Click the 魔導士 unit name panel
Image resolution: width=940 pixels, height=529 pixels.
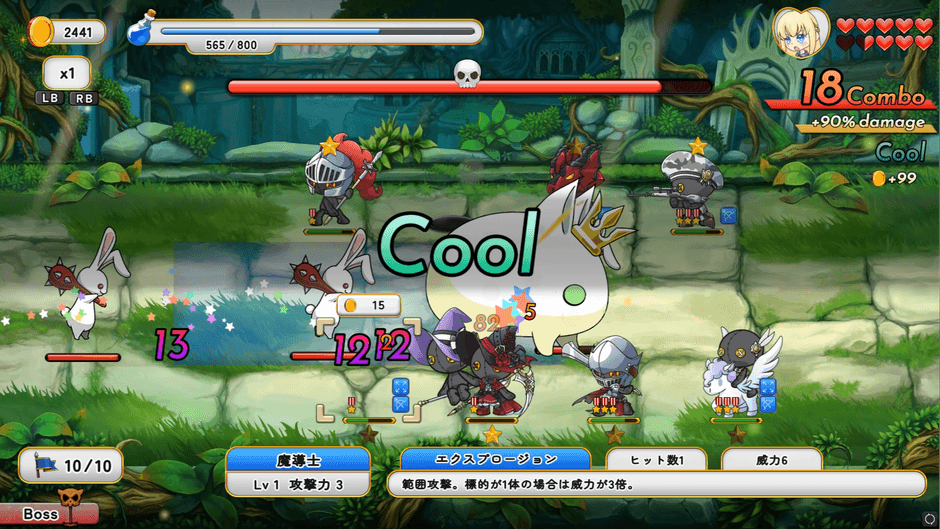pyautogui.click(x=297, y=461)
